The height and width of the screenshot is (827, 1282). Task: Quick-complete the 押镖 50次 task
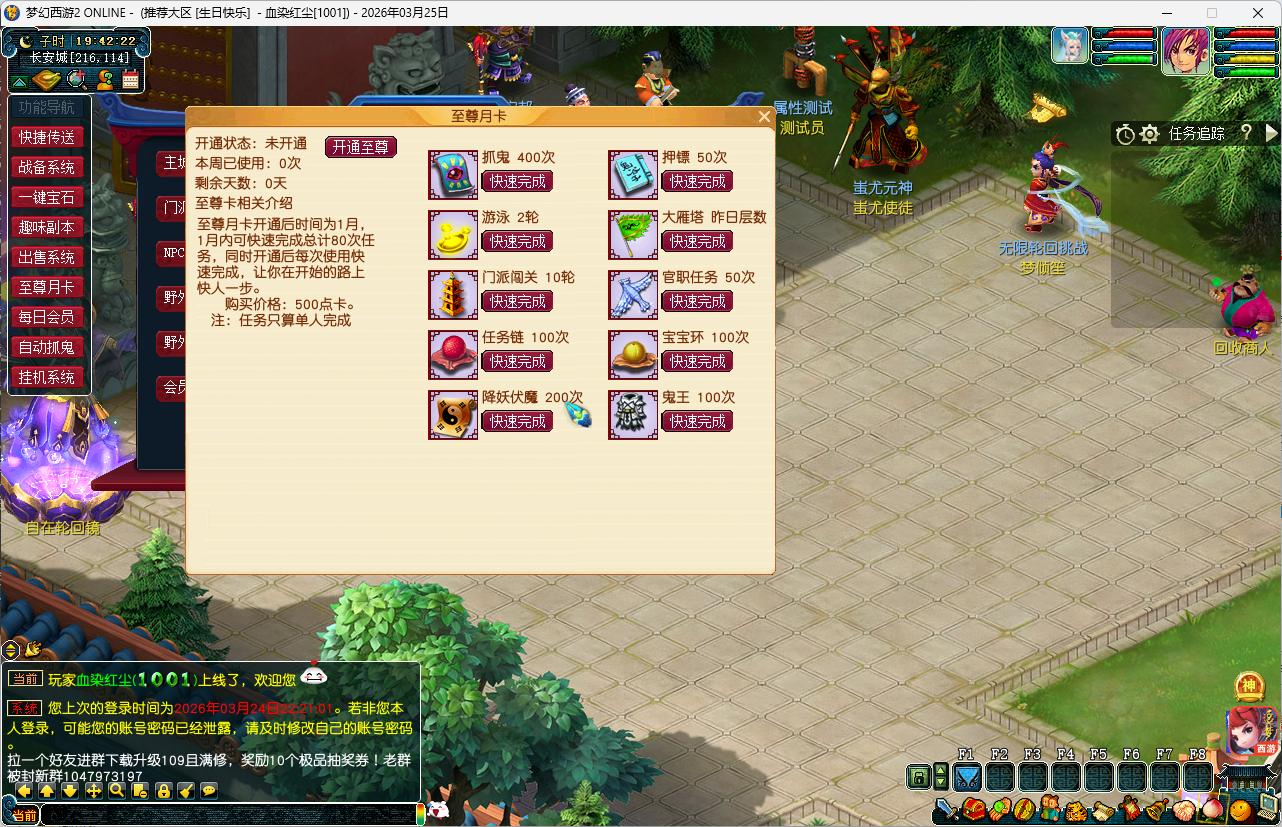coord(697,182)
